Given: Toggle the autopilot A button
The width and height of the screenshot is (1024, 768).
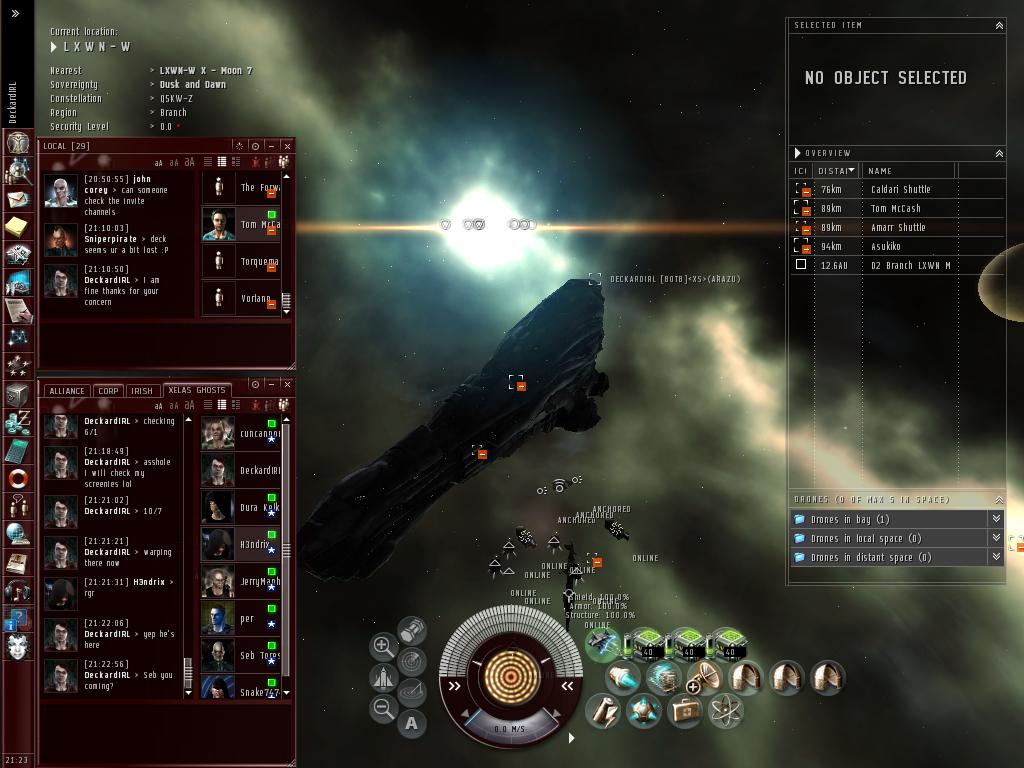Looking at the screenshot, I should click(412, 722).
